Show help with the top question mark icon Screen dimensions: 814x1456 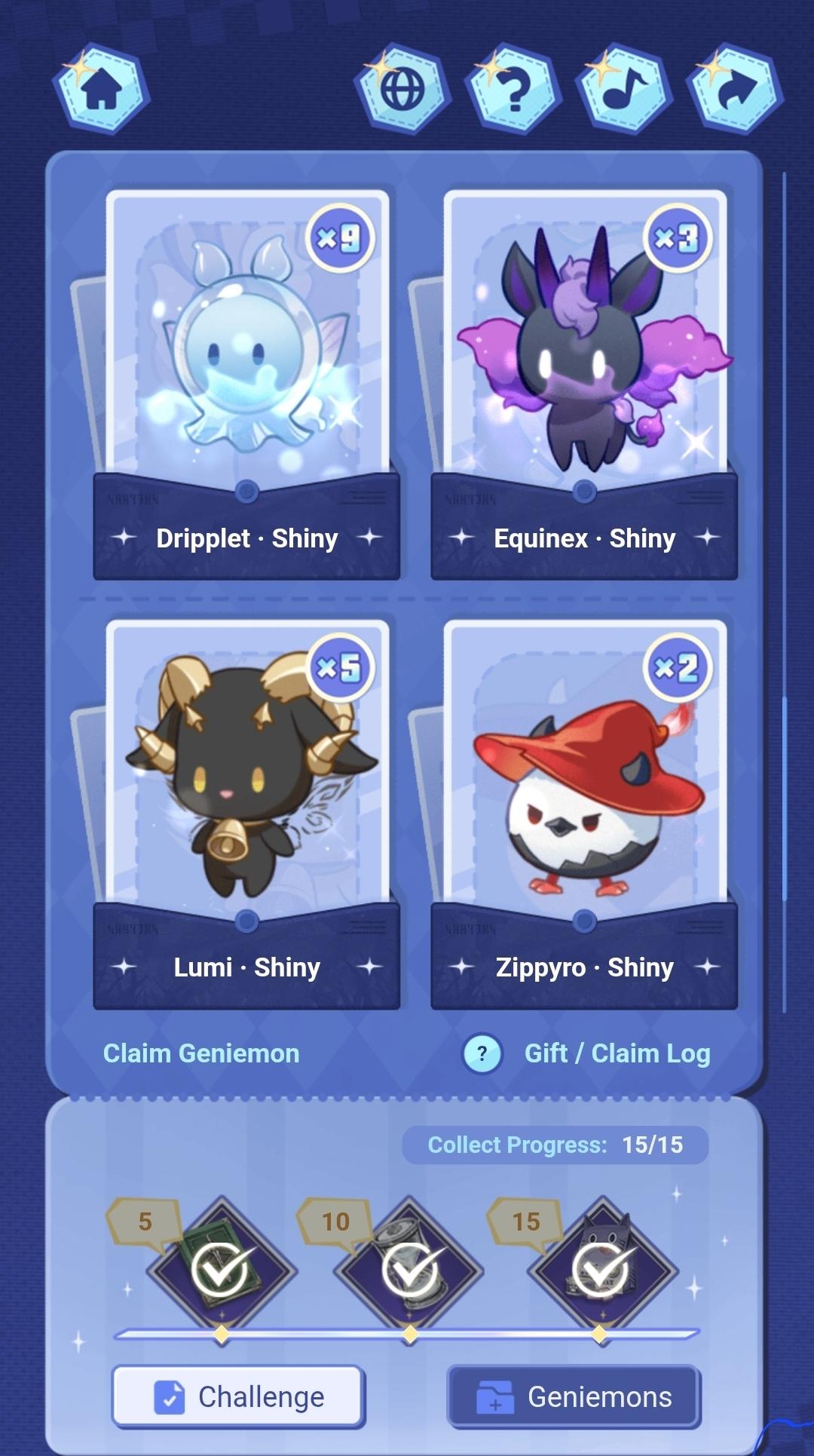coord(514,90)
